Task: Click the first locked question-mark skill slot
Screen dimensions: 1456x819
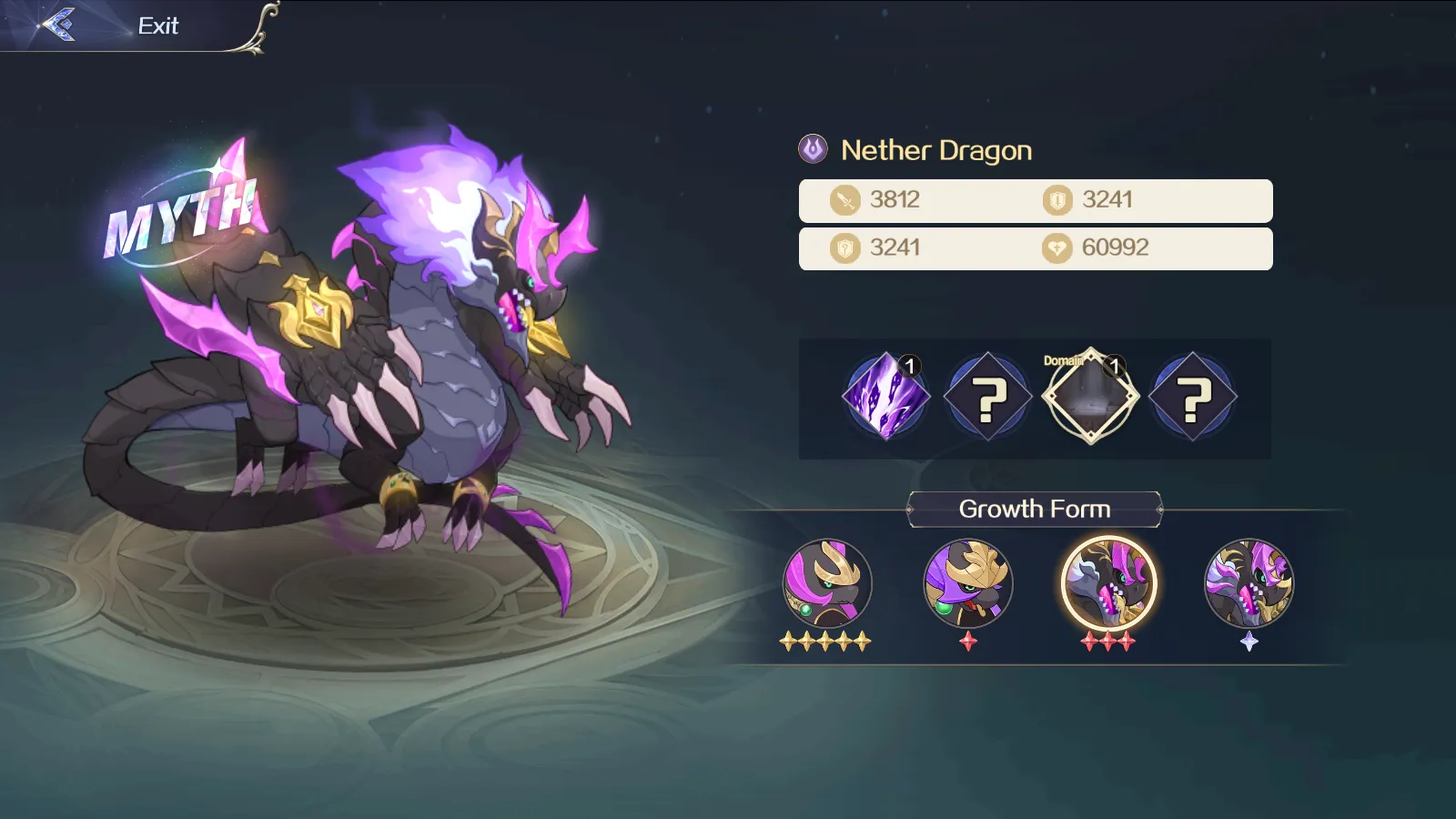Action: tap(987, 396)
